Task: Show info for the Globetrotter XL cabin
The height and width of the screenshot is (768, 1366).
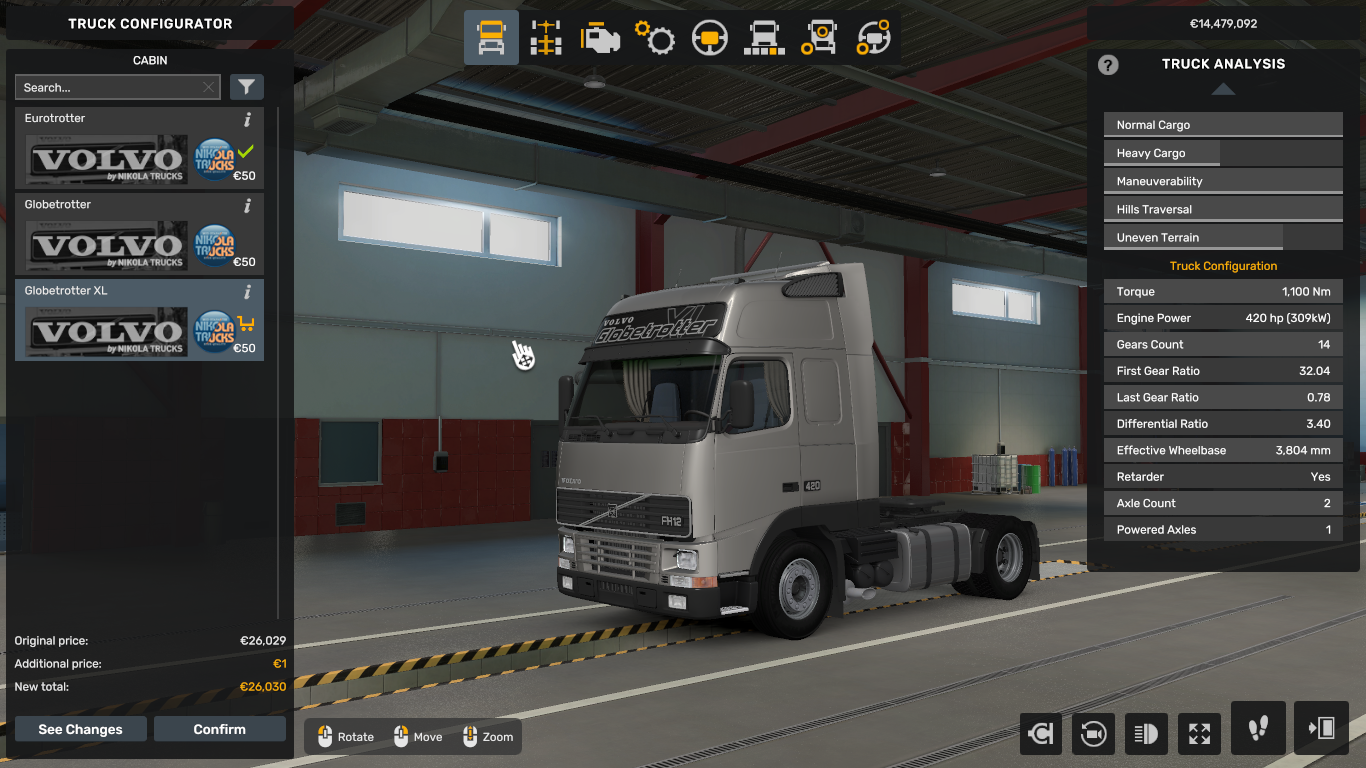Action: pos(247,292)
